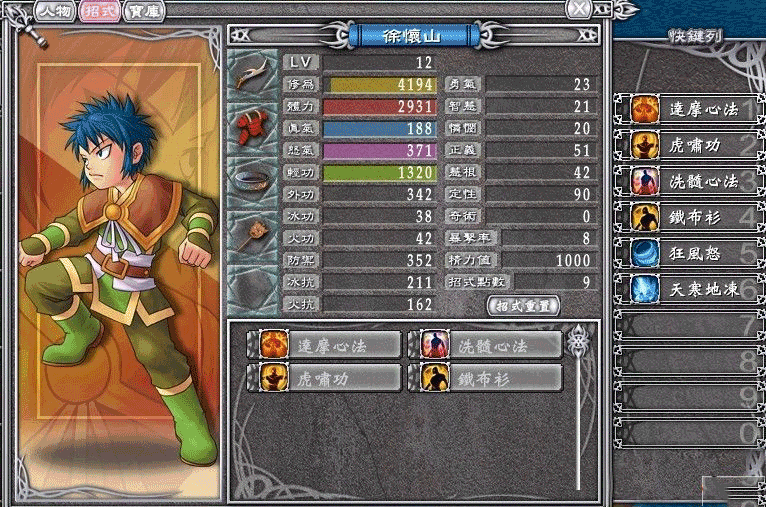This screenshot has height=507, width=766.
Task: Choose 鐵布衫 in the skill list panel
Action: pos(489,378)
